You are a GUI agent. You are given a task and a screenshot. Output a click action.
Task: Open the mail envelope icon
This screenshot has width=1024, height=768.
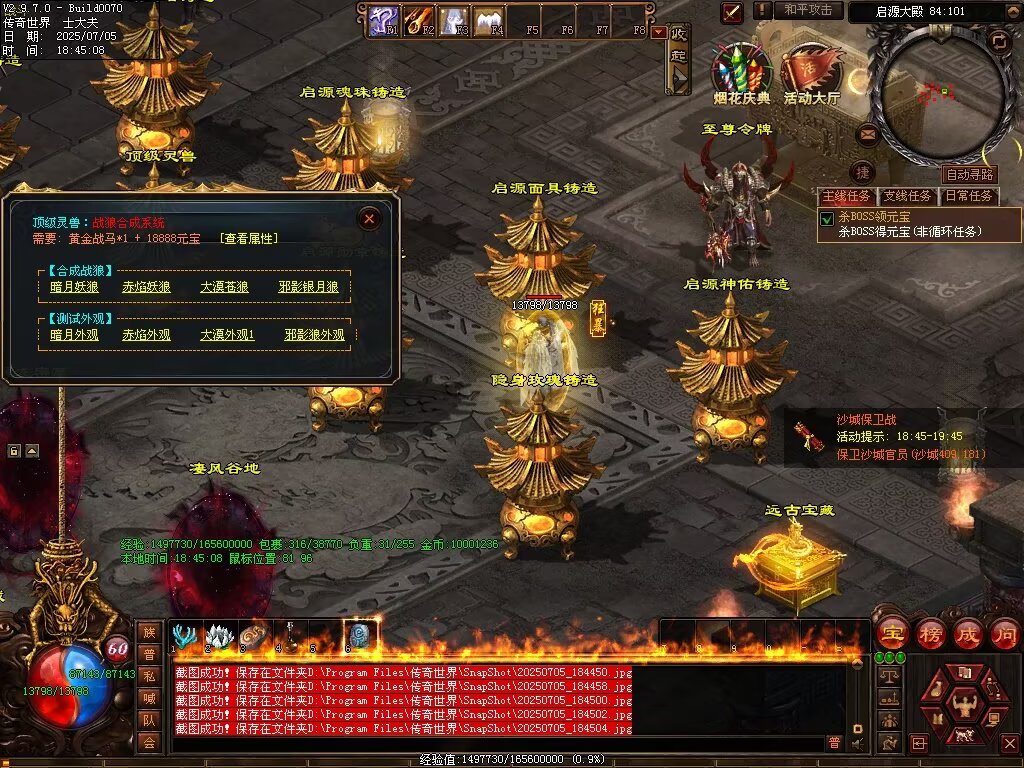867,133
